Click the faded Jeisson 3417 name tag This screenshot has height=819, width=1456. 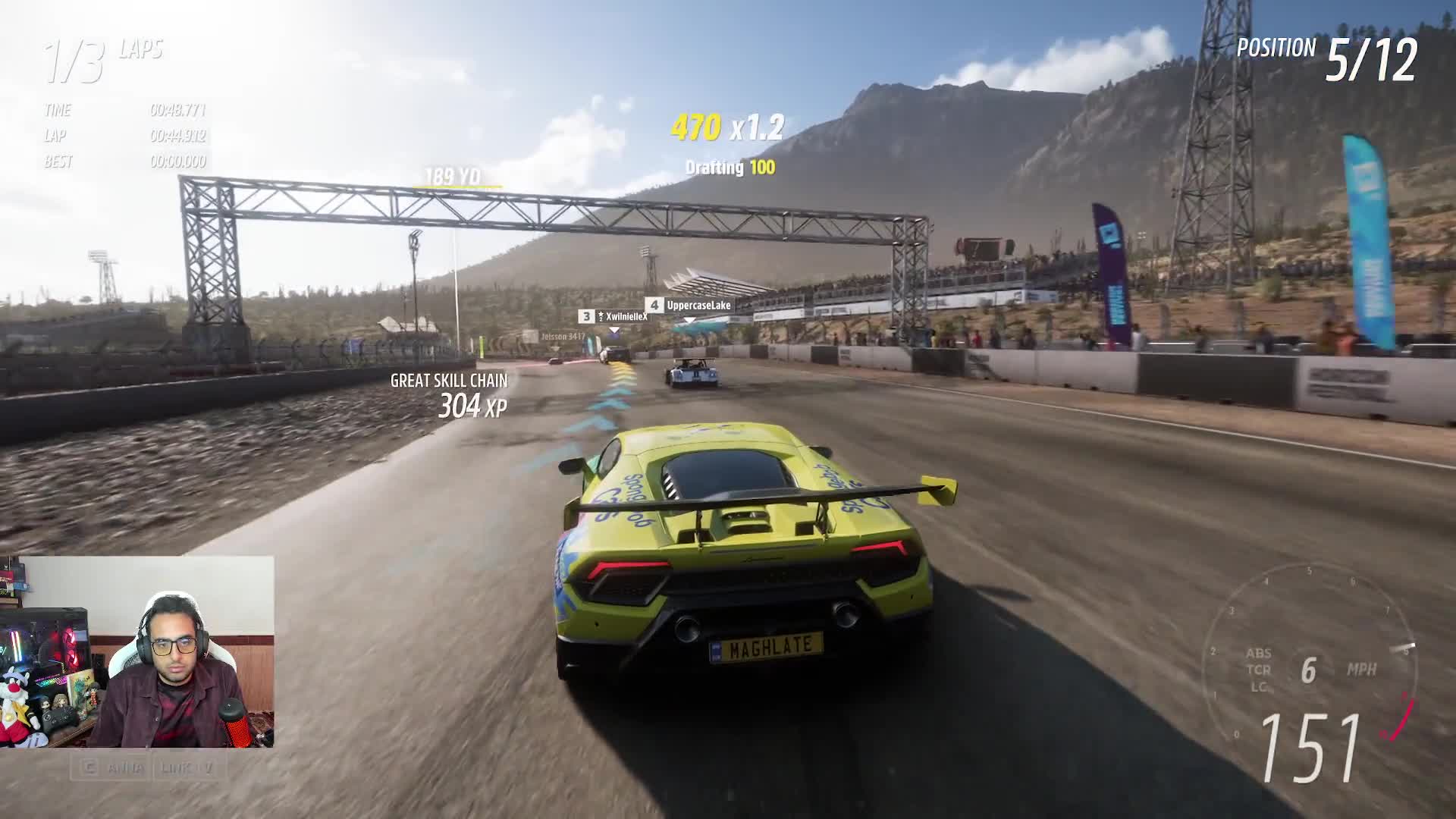pos(562,336)
